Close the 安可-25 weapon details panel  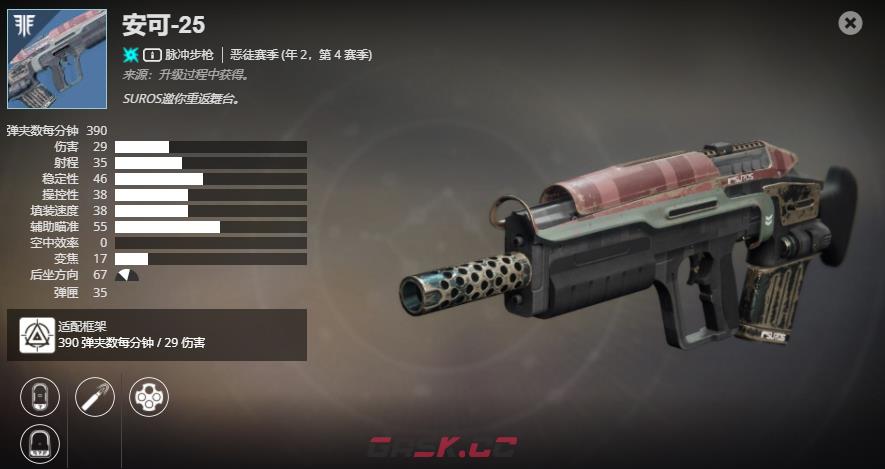(x=850, y=23)
